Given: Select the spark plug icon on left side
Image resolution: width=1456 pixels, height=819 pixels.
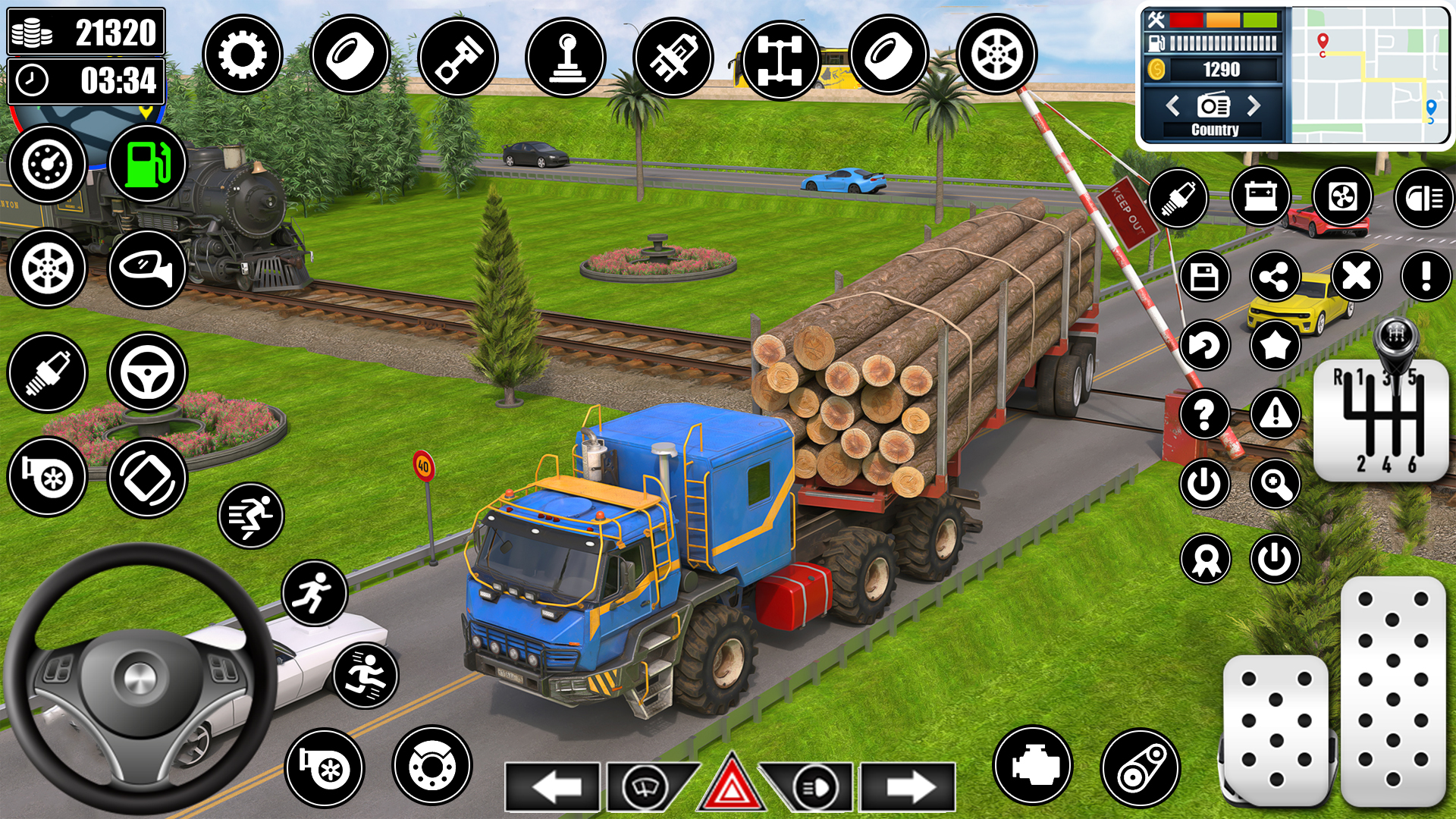Looking at the screenshot, I should tap(47, 372).
